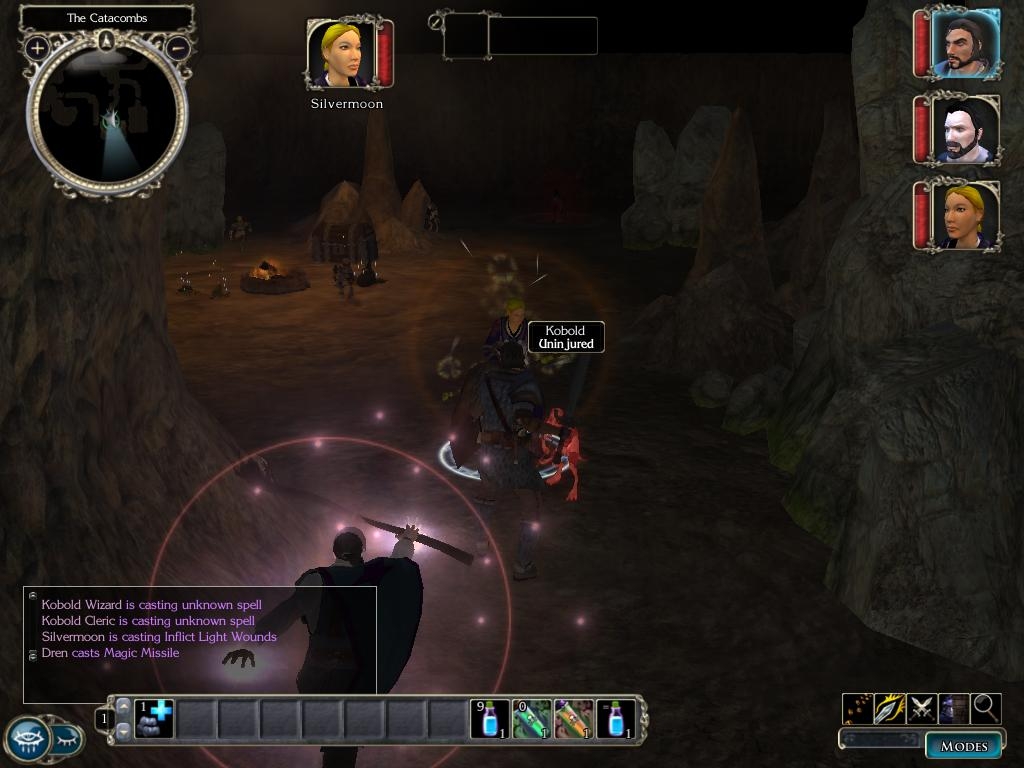Select the blonde woman's party portrait
The width and height of the screenshot is (1024, 768).
[965, 215]
